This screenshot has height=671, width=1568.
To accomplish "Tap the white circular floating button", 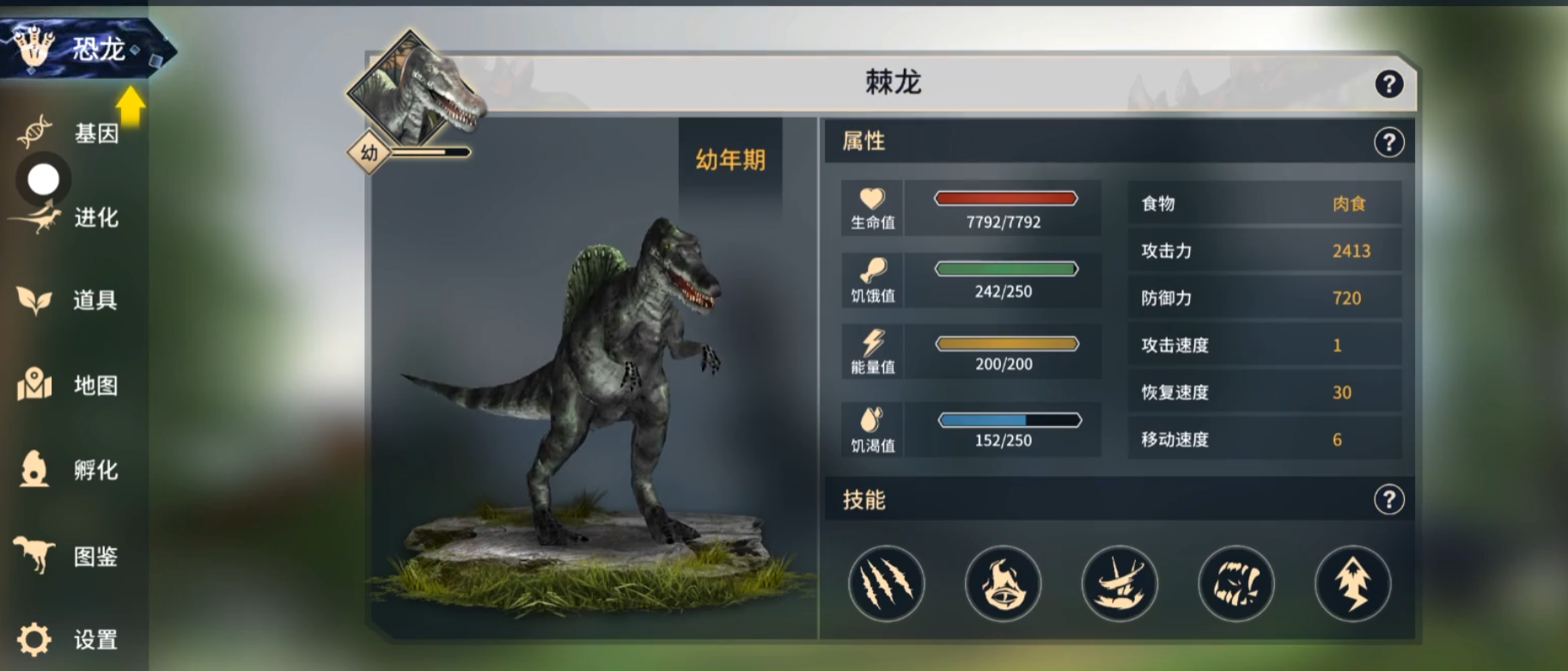I will (x=43, y=180).
